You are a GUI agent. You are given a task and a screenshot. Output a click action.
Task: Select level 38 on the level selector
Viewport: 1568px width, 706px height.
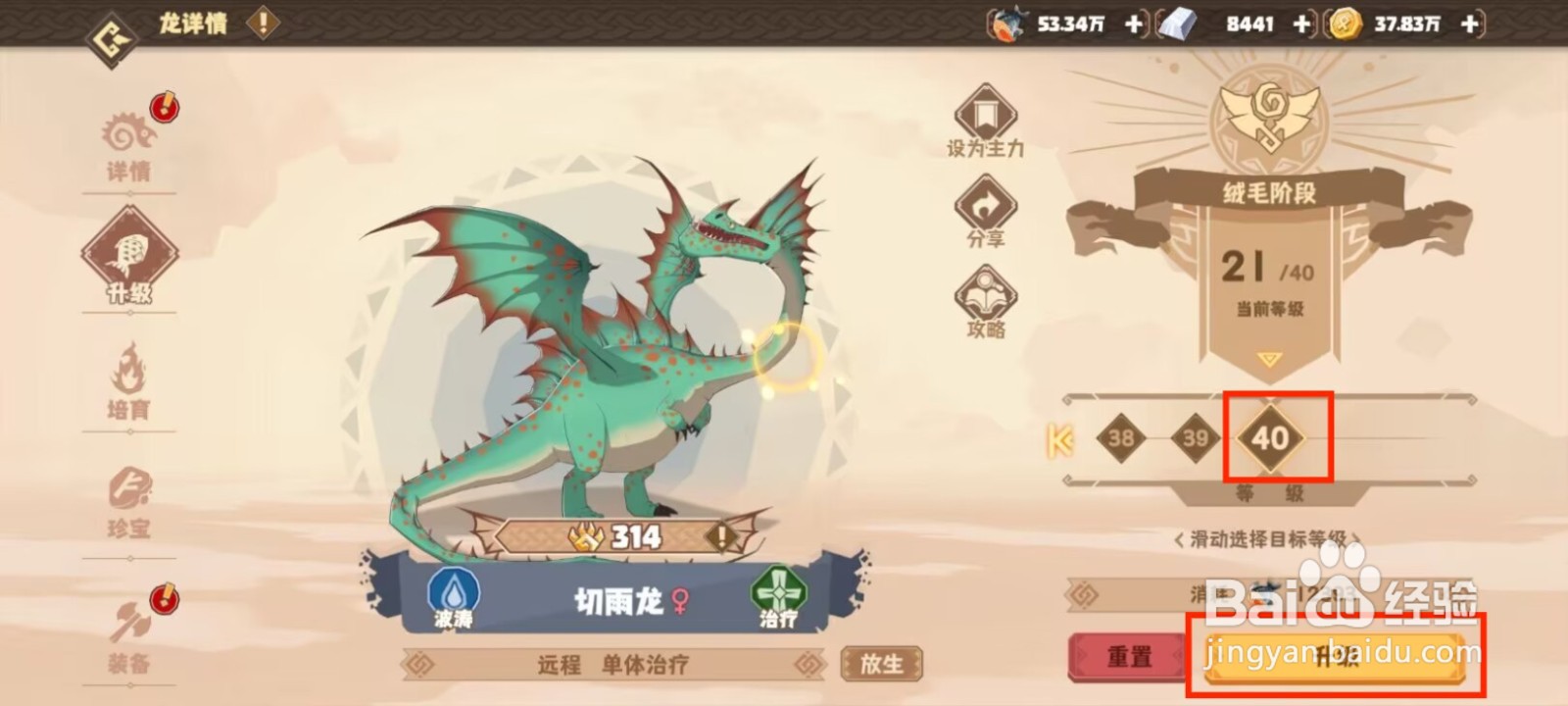coord(1123,438)
